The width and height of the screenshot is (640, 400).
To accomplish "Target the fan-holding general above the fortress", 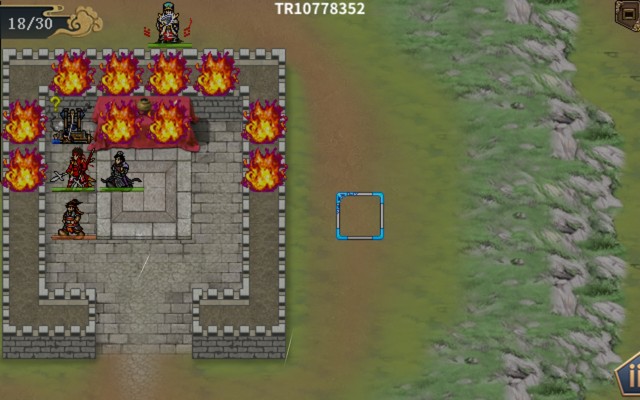I will click(x=169, y=24).
